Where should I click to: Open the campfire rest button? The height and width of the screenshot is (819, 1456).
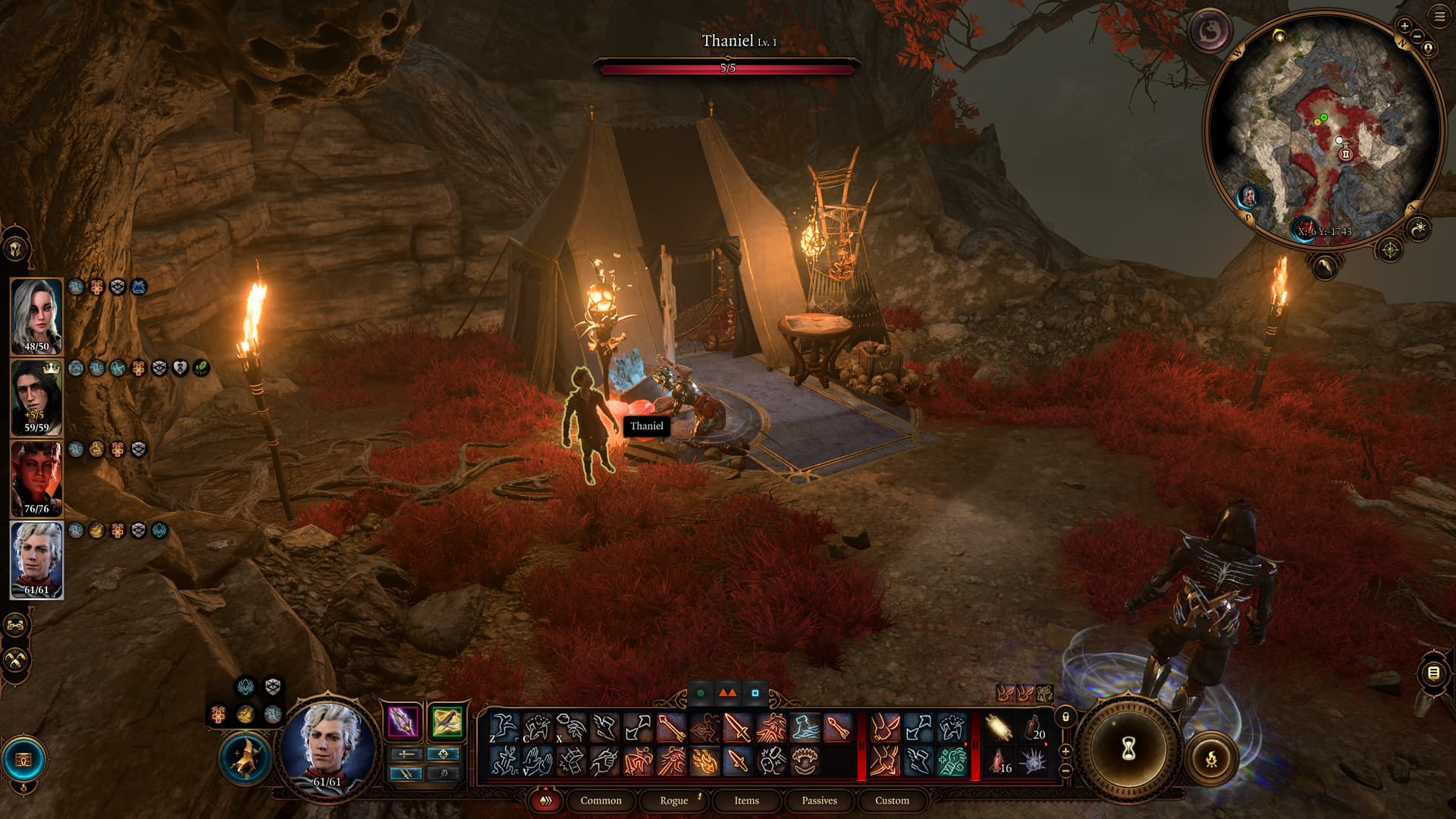pos(1211,758)
